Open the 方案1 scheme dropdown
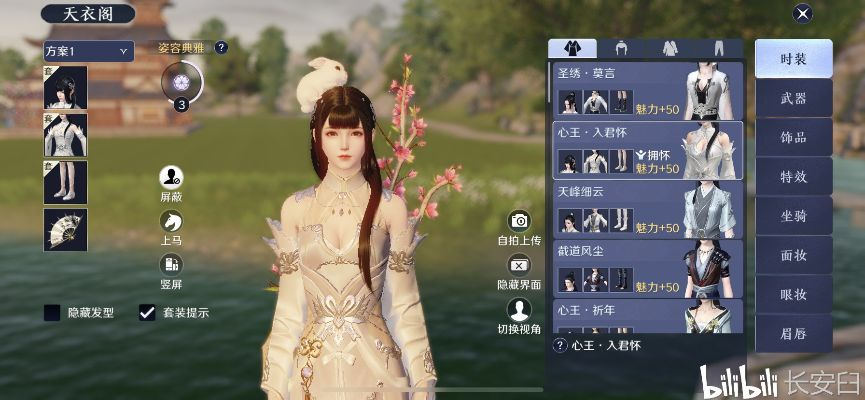 (88, 50)
